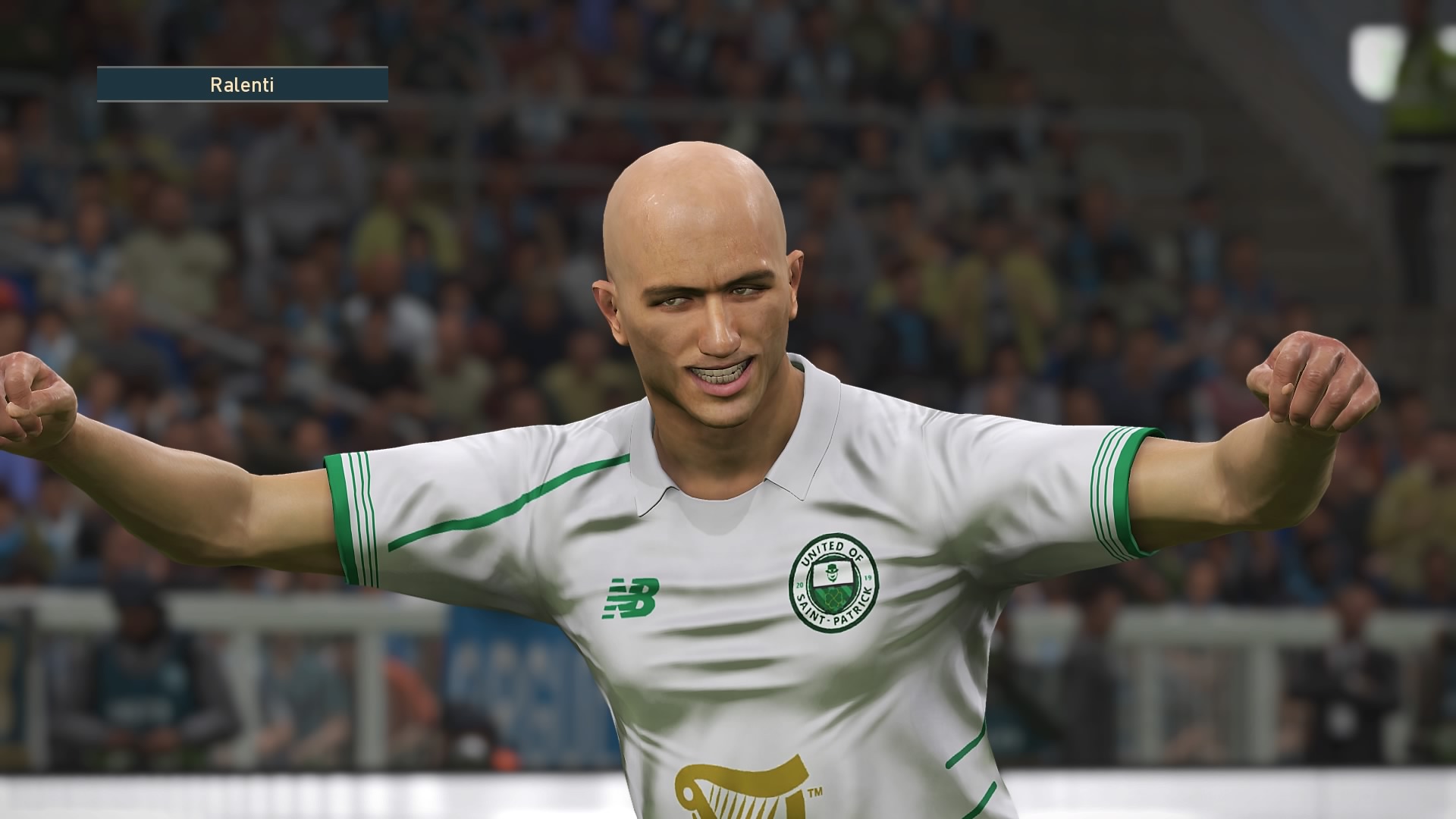Click the Ralenti replay banner
Screen dimensions: 1456x819
pyautogui.click(x=242, y=85)
